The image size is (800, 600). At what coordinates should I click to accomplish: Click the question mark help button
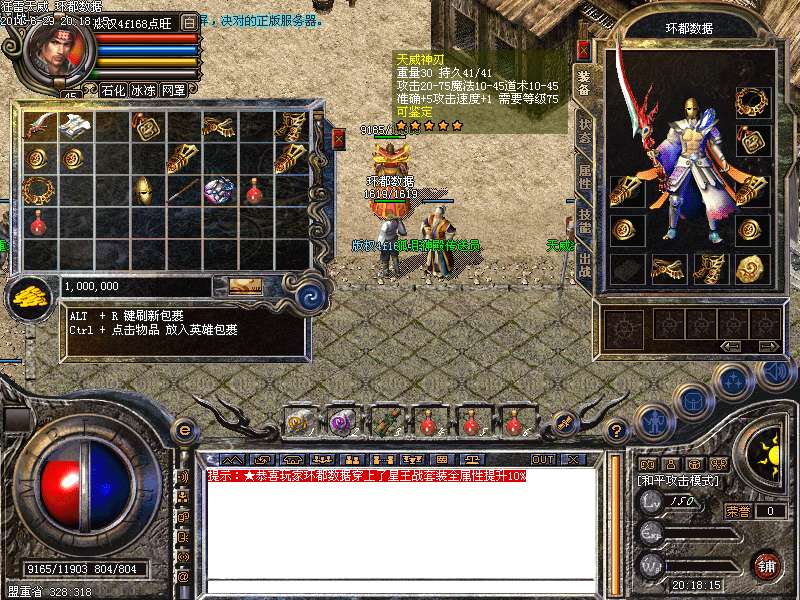tap(618, 431)
